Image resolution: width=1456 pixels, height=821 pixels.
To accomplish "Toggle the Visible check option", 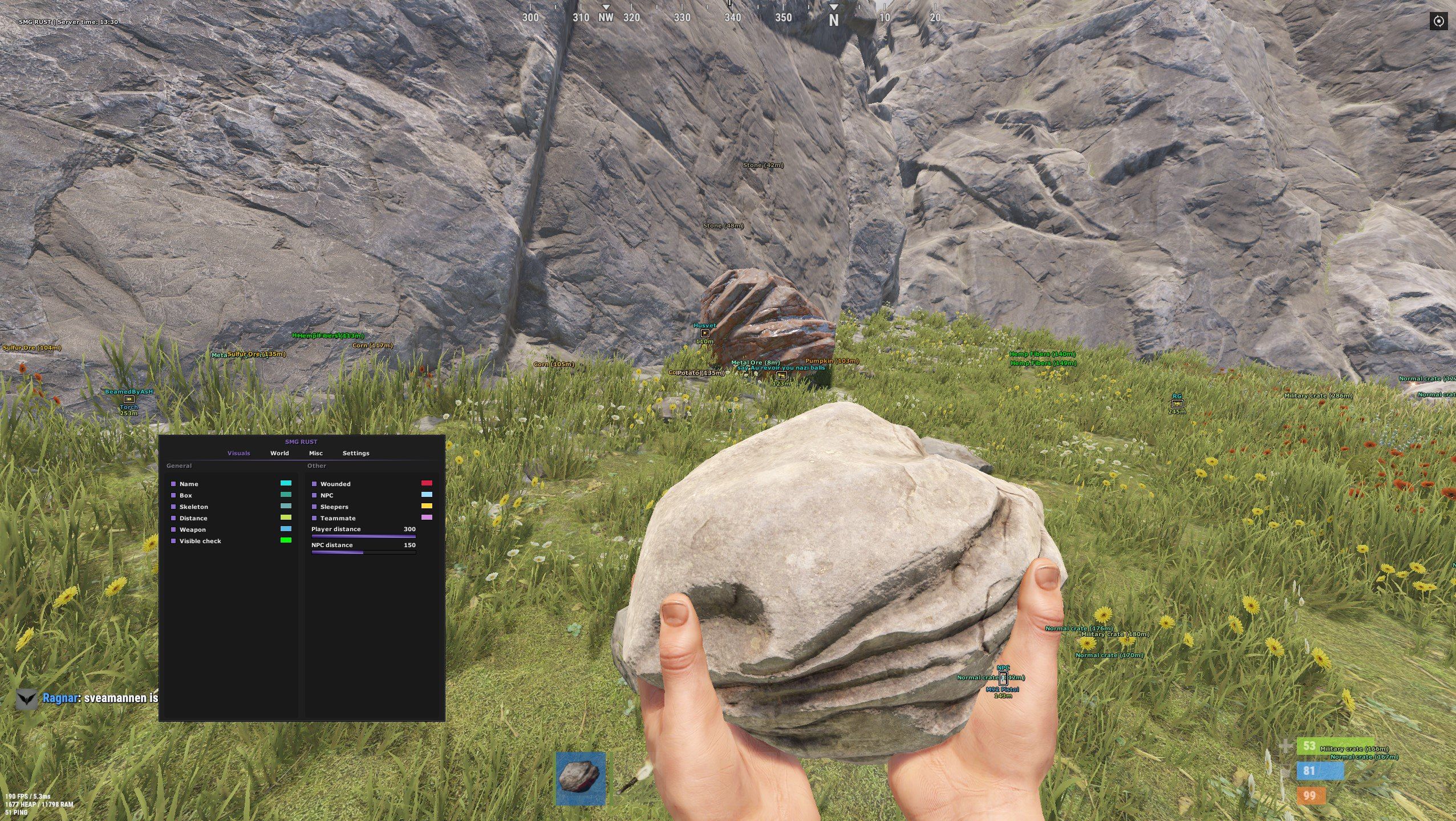I will pyautogui.click(x=173, y=541).
